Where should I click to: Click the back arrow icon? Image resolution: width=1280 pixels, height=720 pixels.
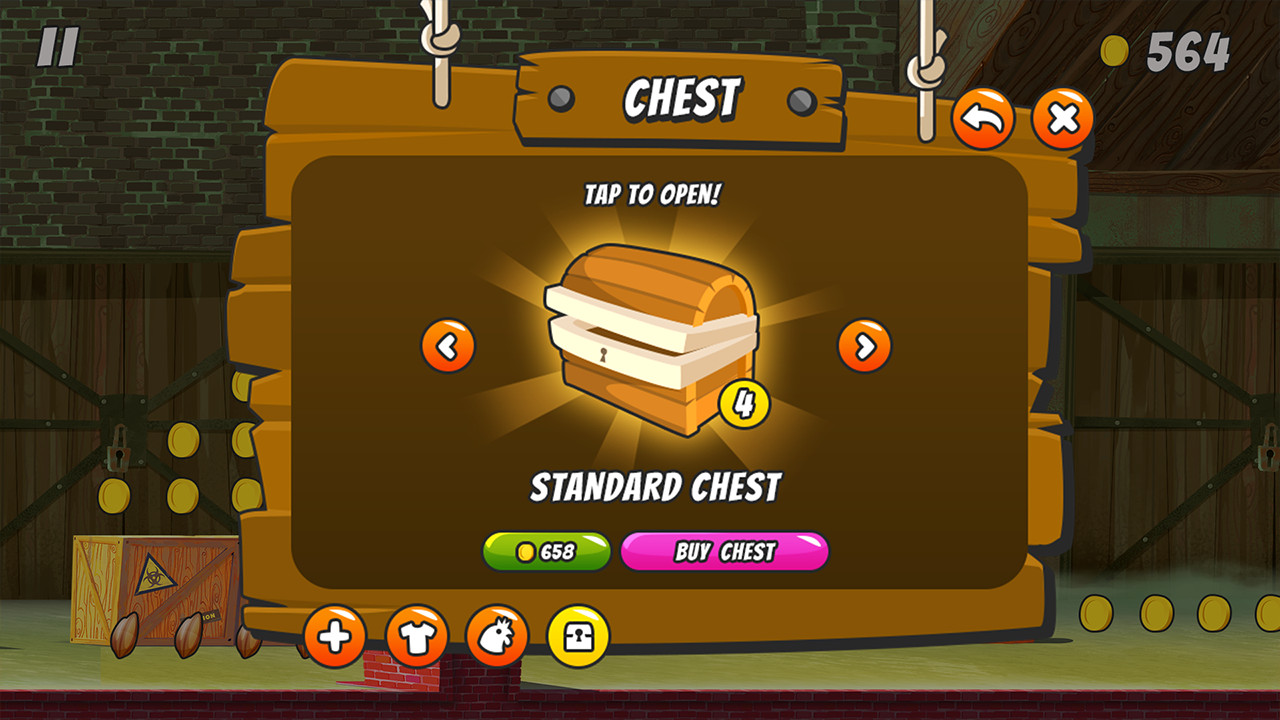984,117
